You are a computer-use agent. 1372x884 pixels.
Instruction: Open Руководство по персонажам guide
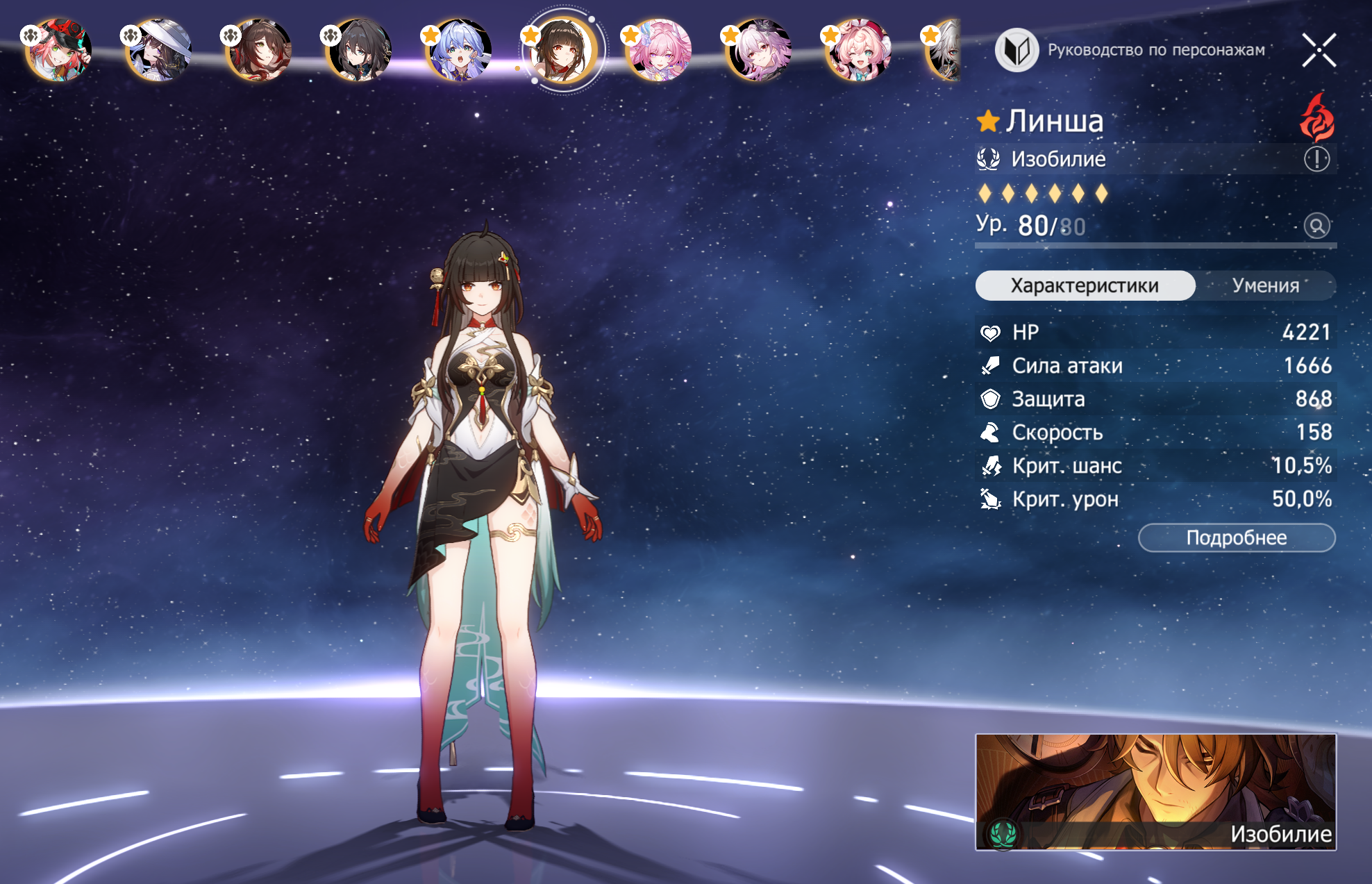pyautogui.click(x=1130, y=50)
